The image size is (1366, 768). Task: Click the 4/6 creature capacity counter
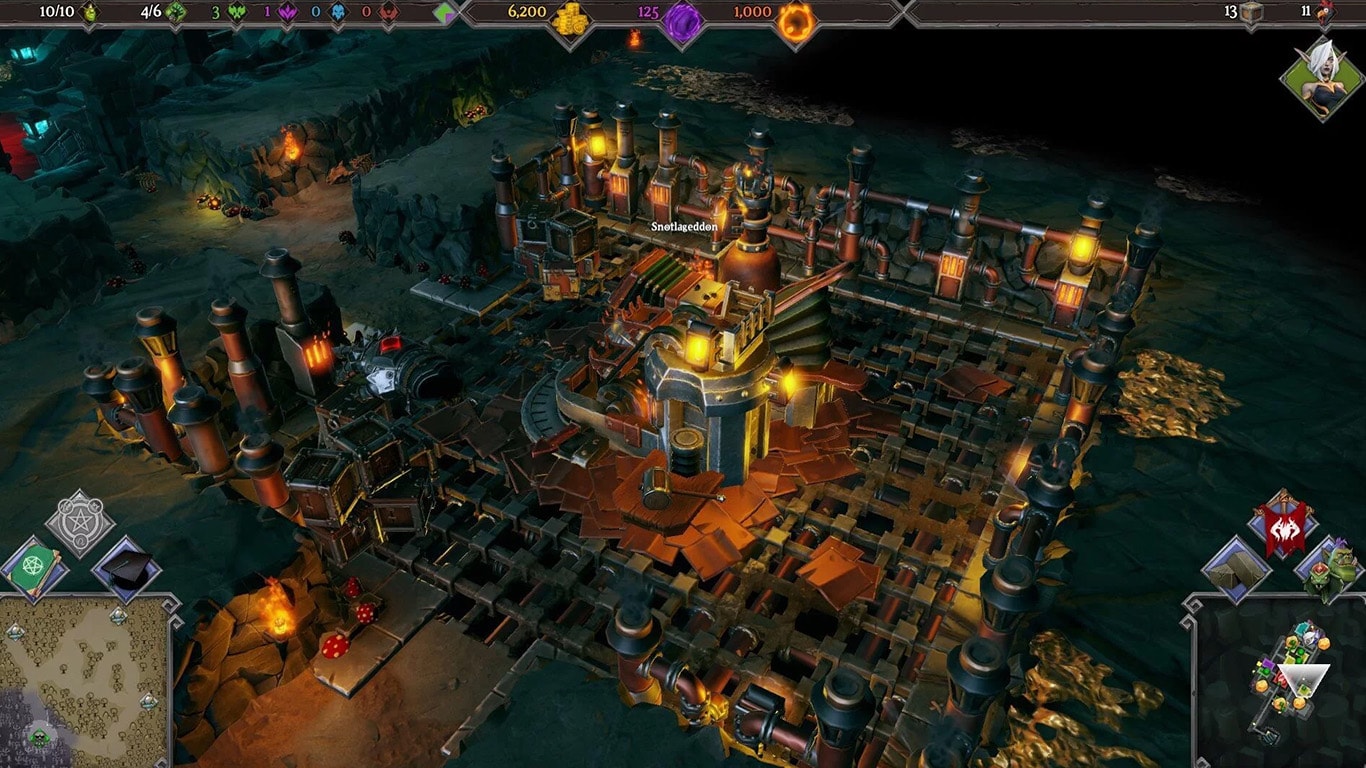pos(152,12)
